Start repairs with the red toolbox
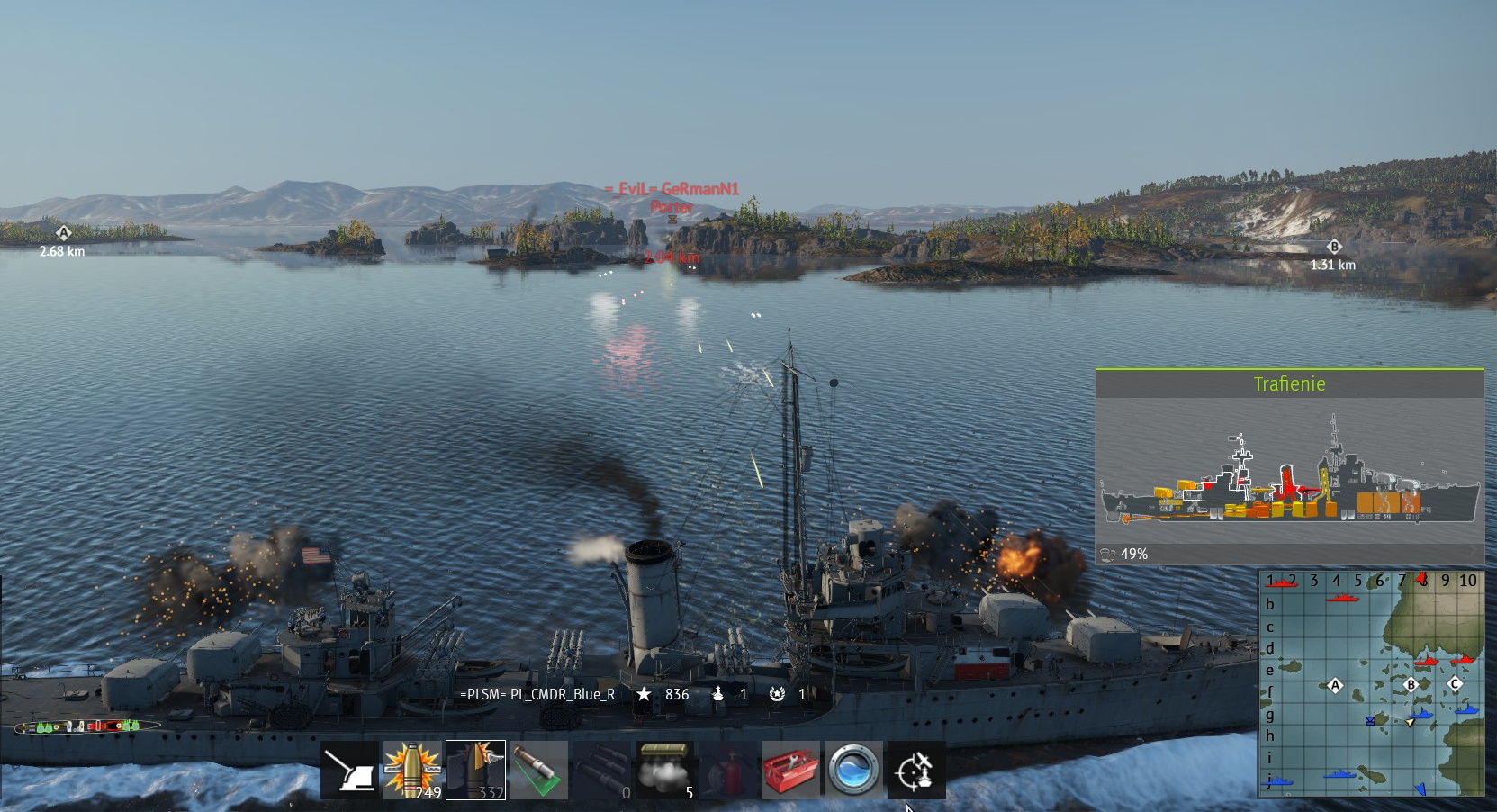 790,771
